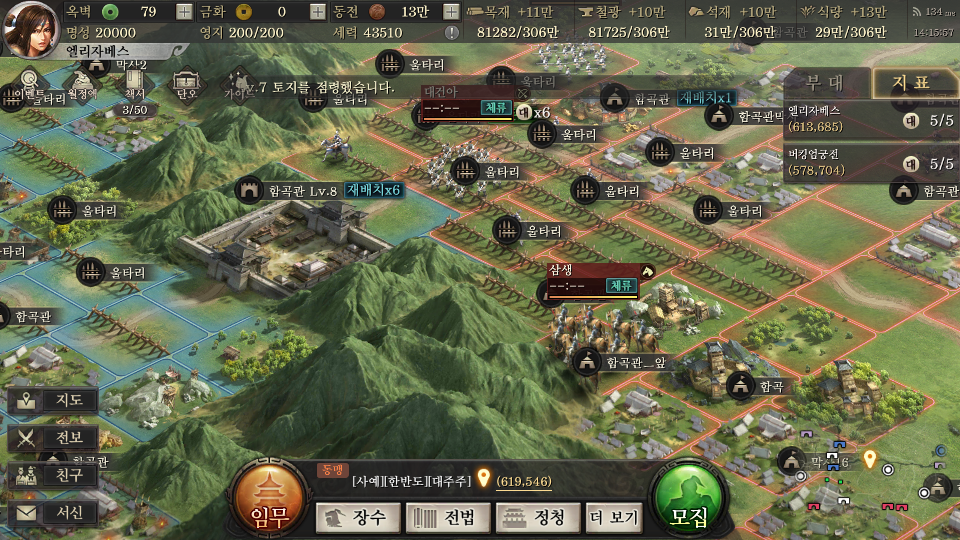Open the 친구 friends button
960x540 pixels.
54,475
